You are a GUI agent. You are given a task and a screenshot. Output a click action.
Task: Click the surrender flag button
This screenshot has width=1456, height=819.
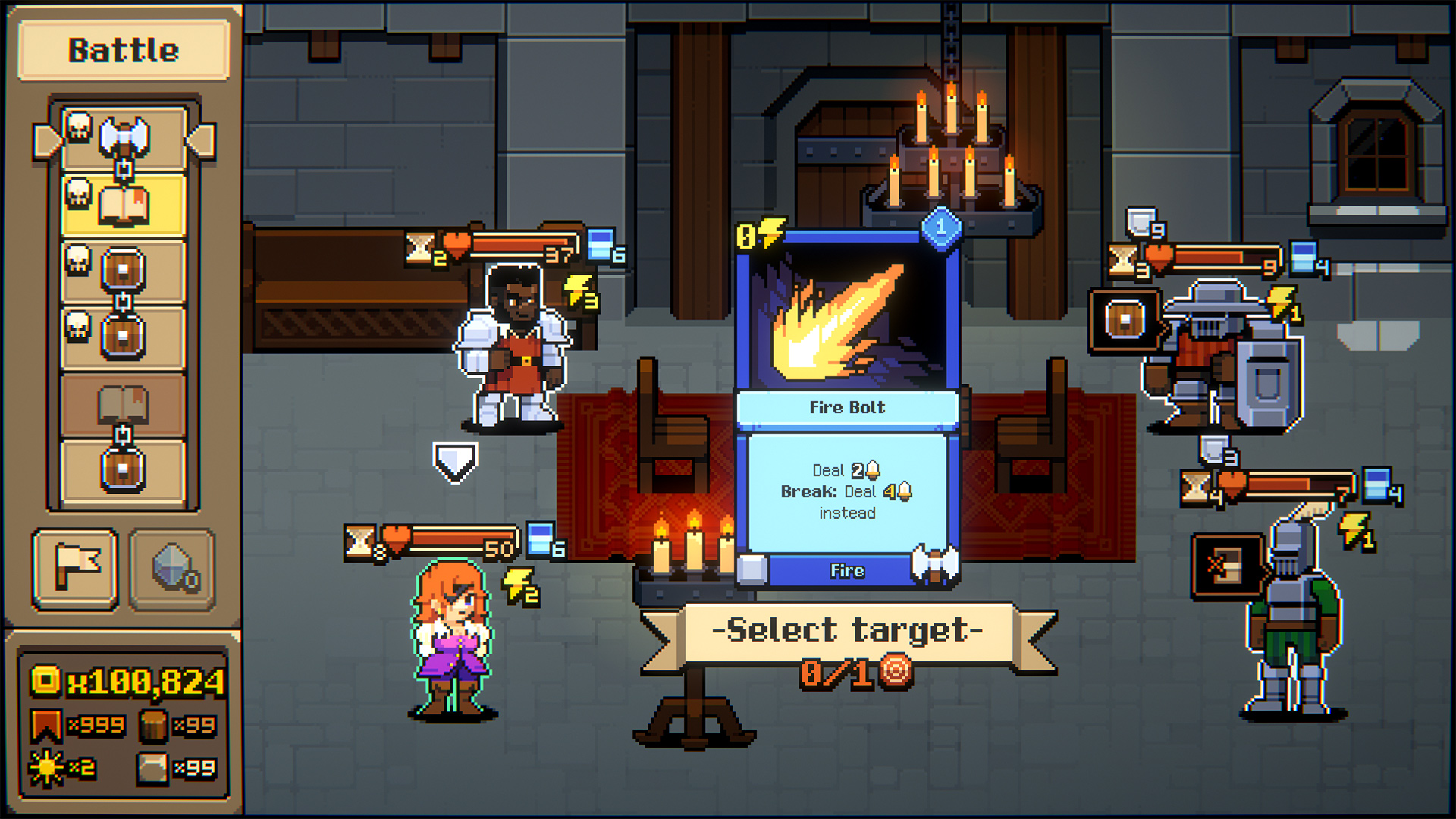click(75, 568)
